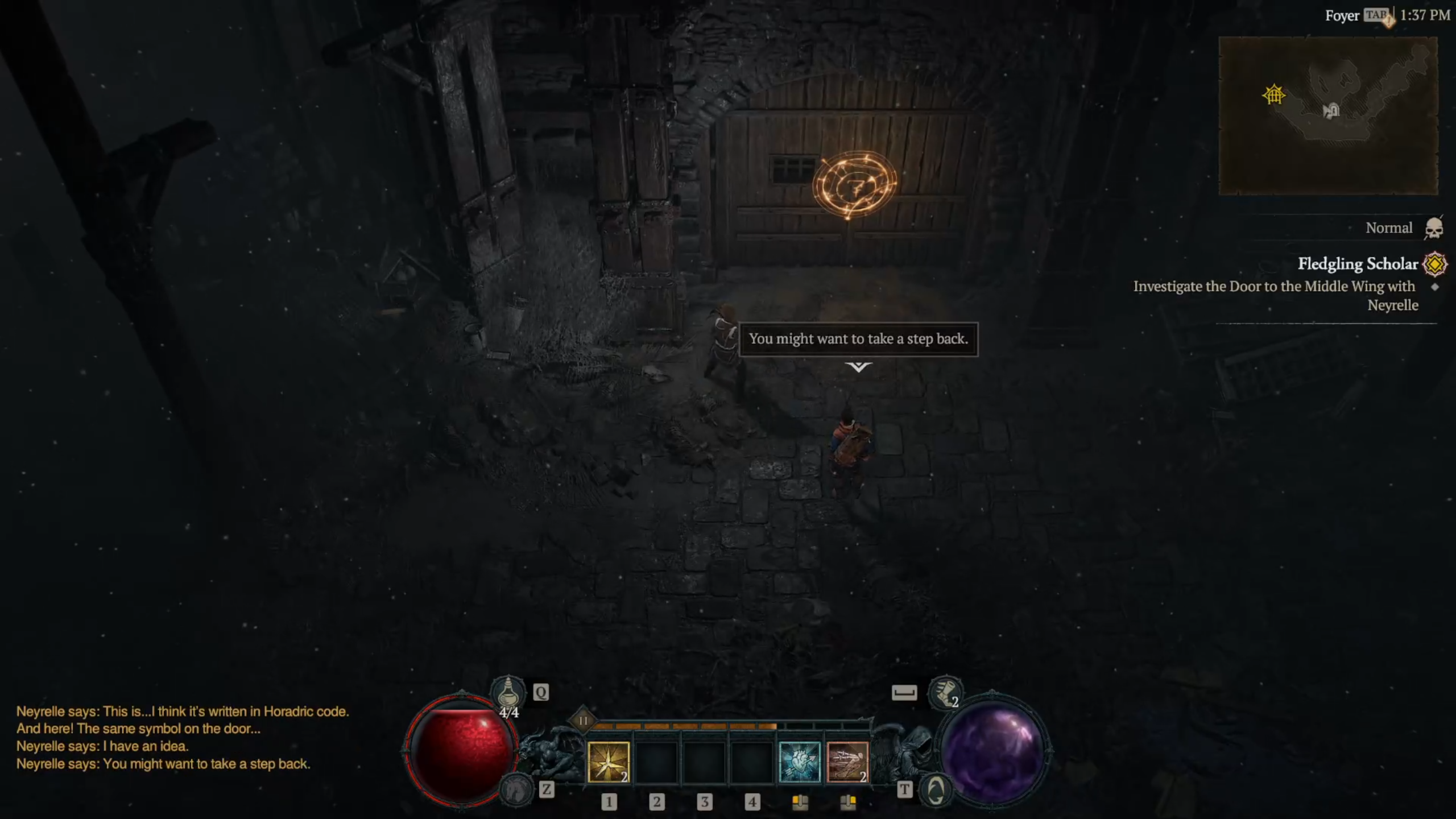Use the health potion

[508, 693]
